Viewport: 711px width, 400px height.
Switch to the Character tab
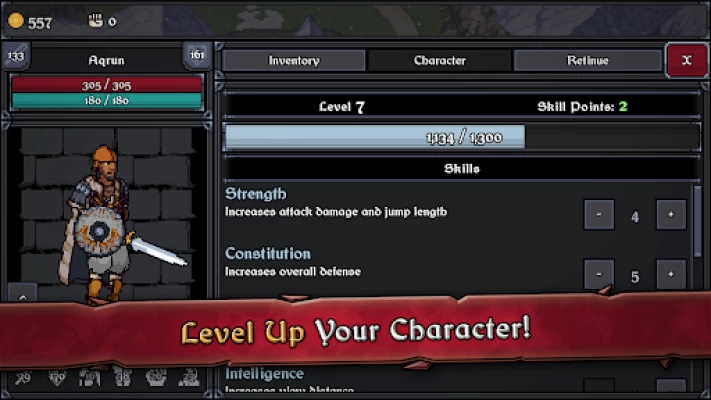[x=440, y=61]
